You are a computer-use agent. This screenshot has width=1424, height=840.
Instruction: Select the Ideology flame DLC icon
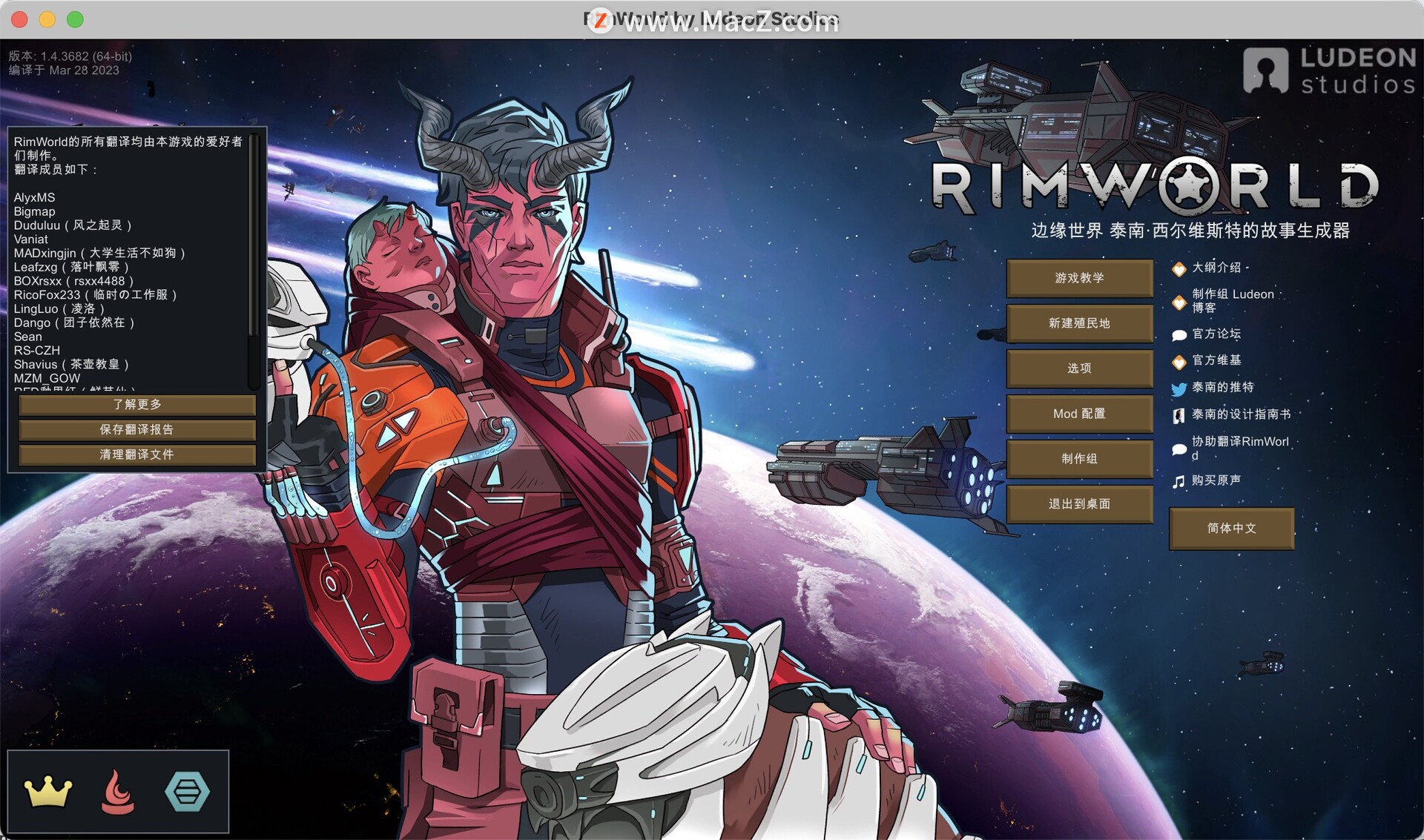point(116,791)
